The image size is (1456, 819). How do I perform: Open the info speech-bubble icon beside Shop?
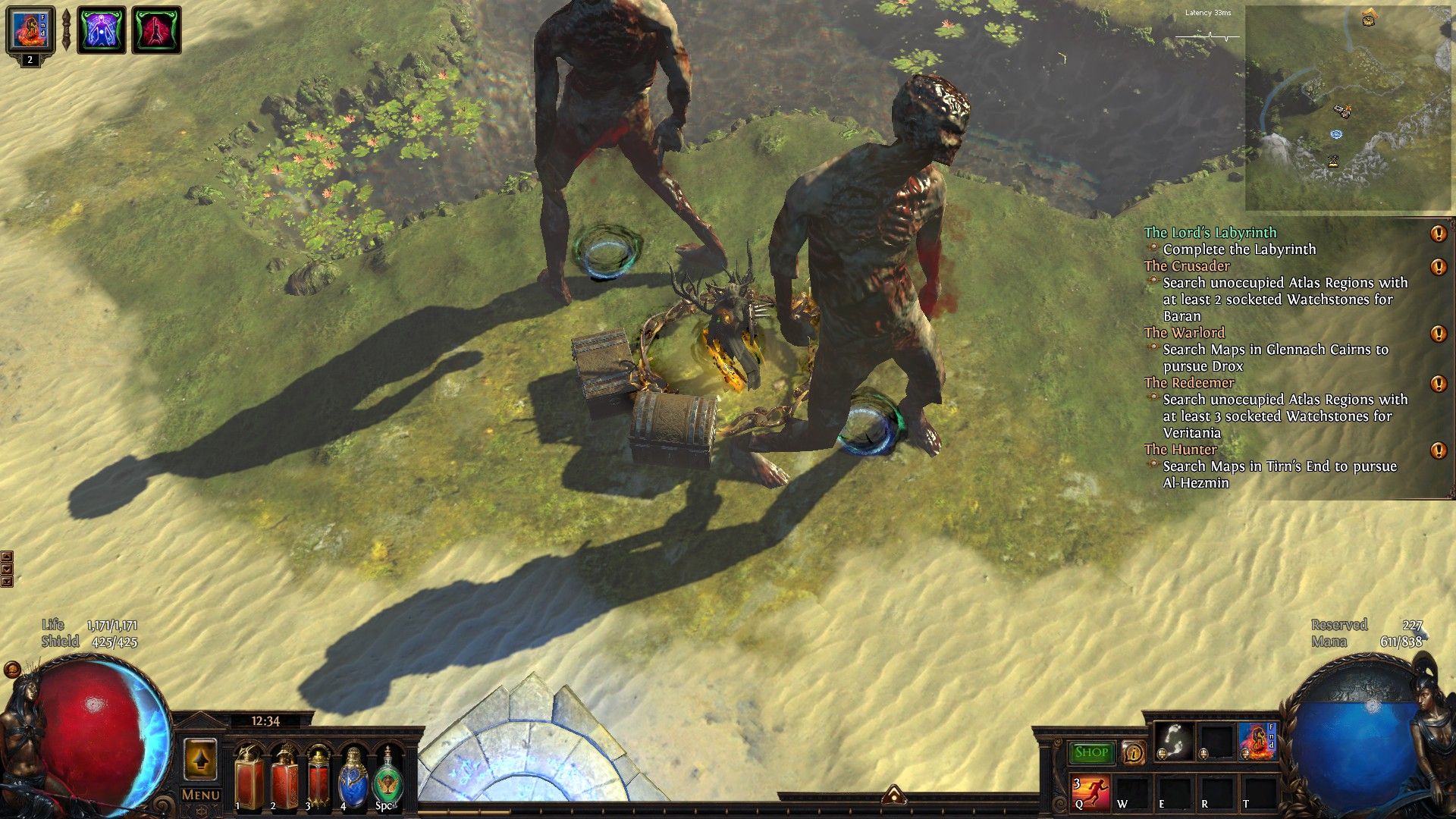click(1133, 752)
